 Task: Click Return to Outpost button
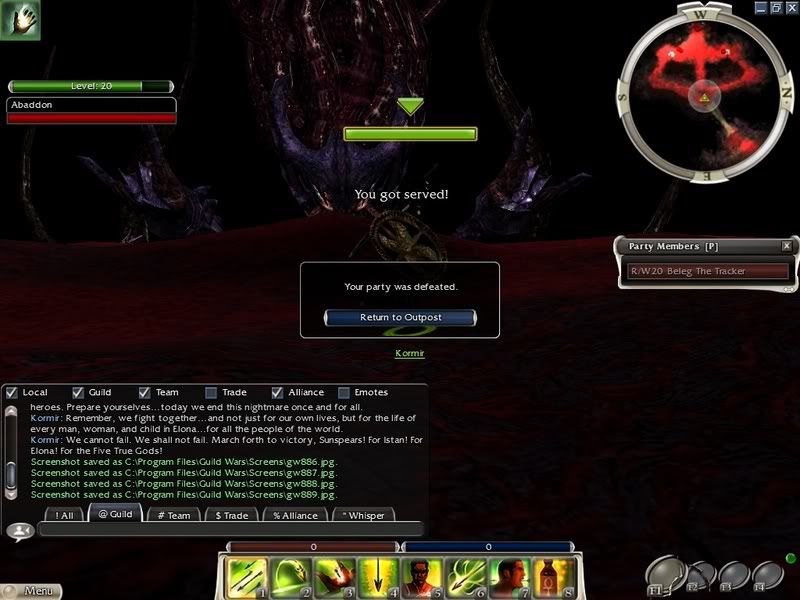coord(400,317)
